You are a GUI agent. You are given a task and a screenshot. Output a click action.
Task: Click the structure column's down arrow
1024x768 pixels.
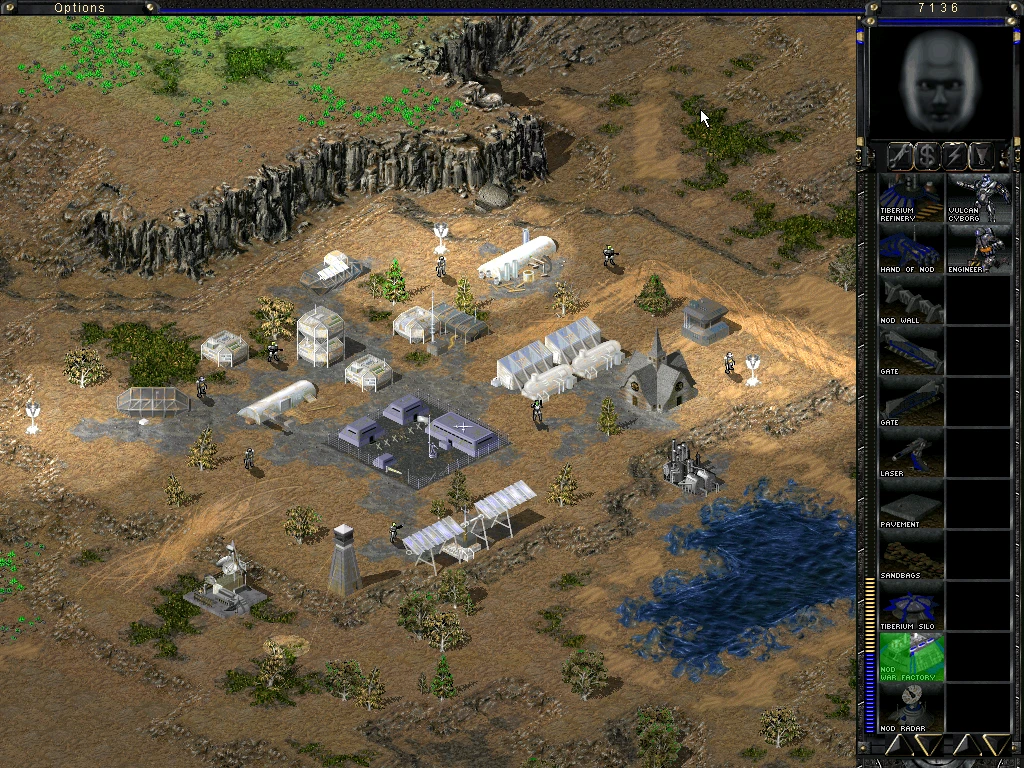pos(929,745)
